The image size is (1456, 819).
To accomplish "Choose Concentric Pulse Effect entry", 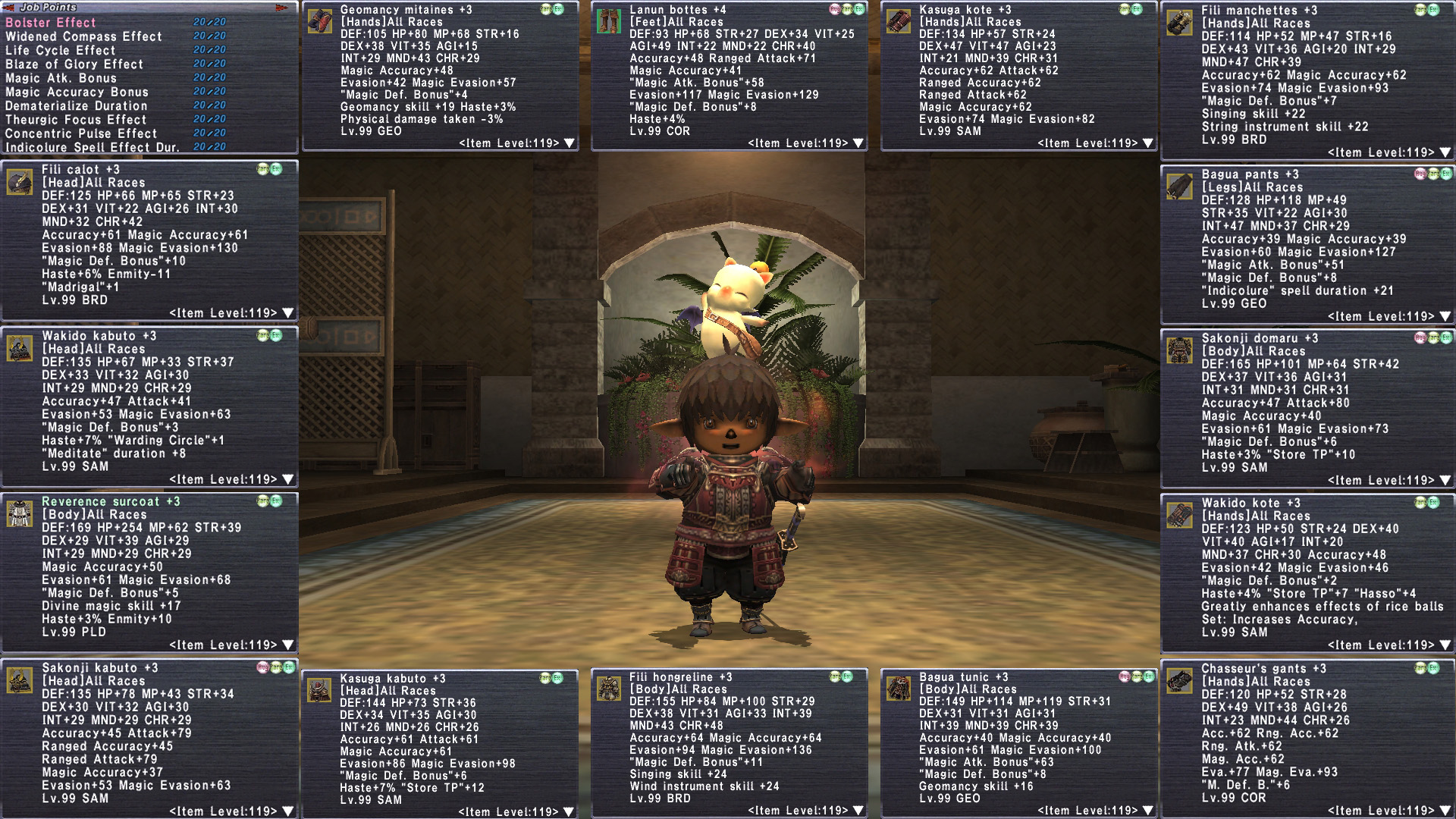I will pos(81,133).
